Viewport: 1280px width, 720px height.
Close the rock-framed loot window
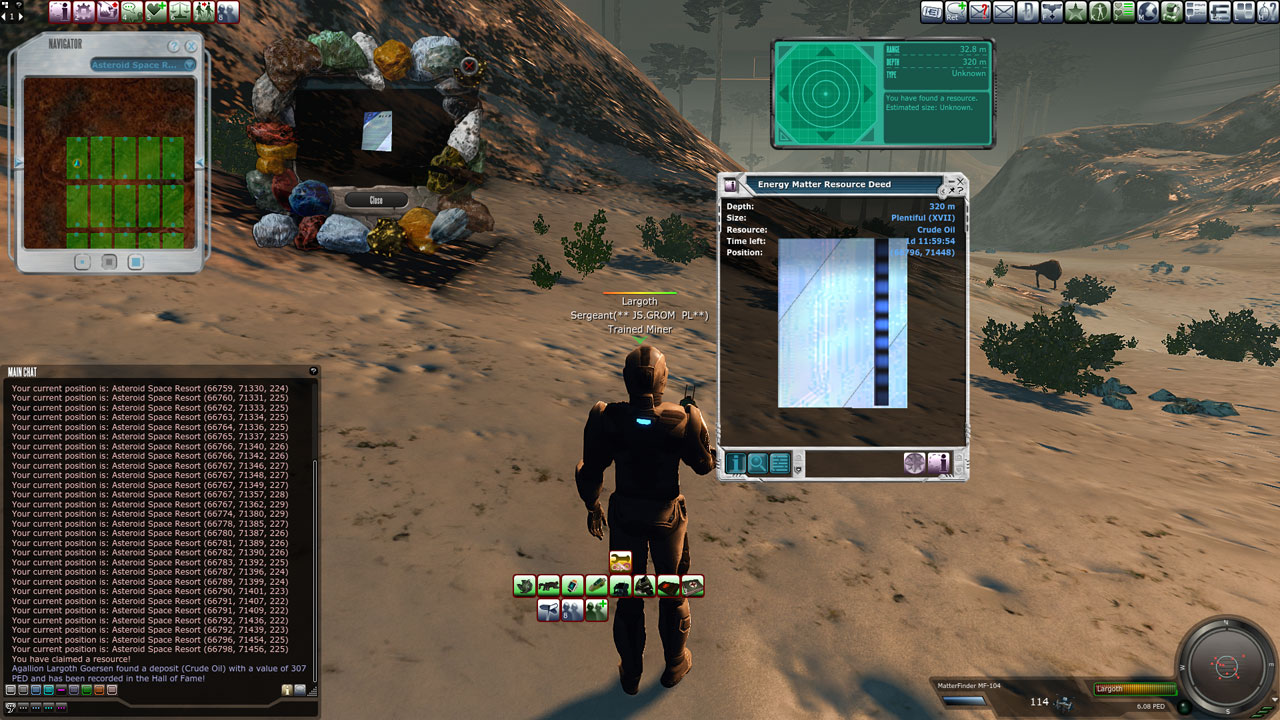click(376, 200)
